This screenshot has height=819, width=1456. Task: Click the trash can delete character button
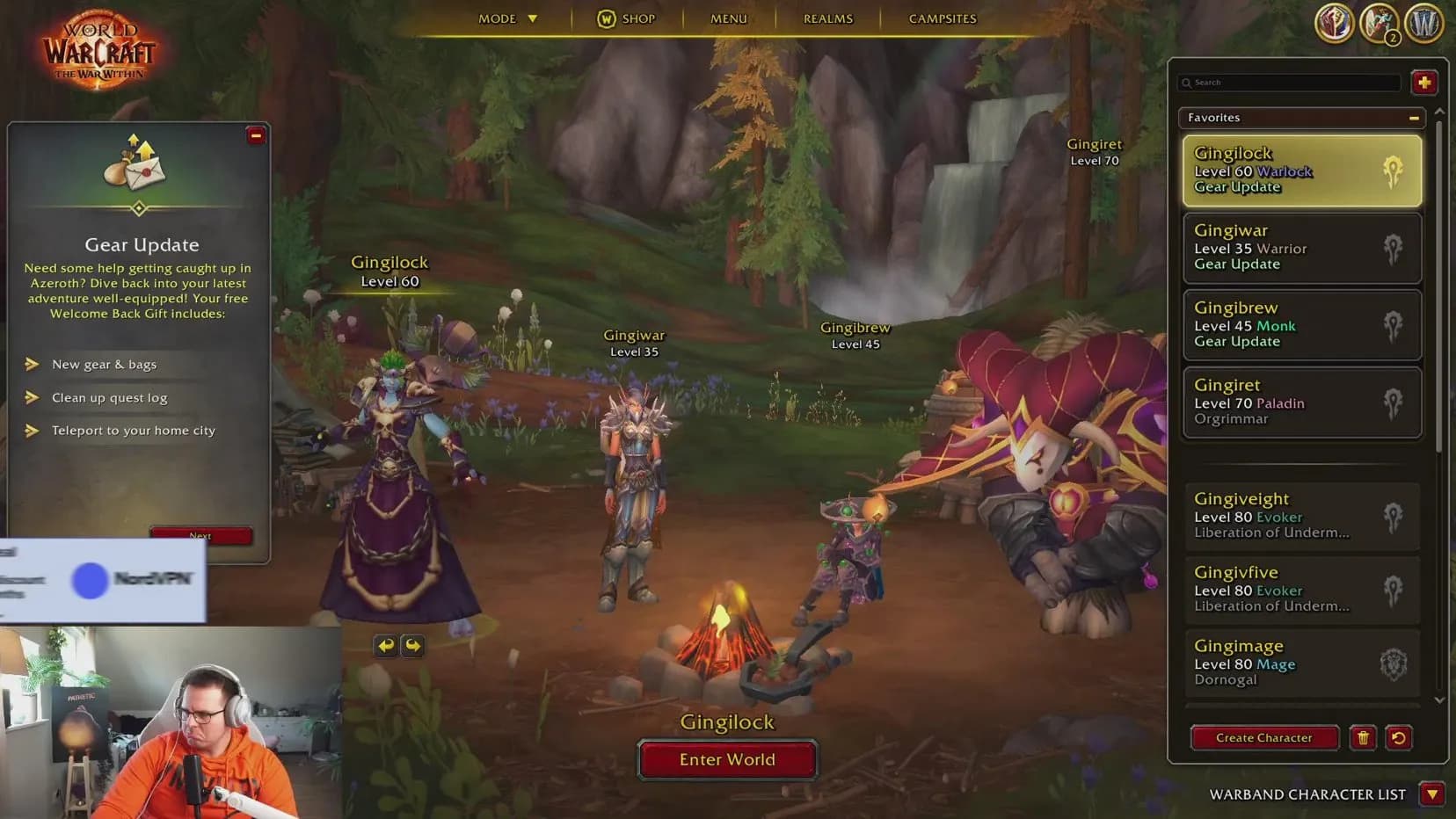(1363, 738)
